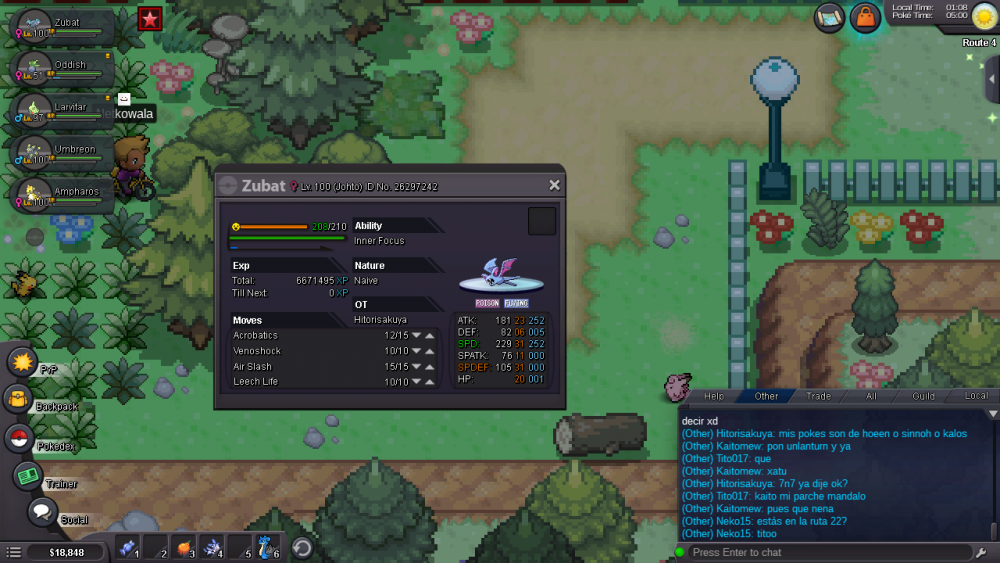This screenshot has width=1000, height=563.
Task: Click the hotbar rotate arrow button
Action: [x=302, y=548]
